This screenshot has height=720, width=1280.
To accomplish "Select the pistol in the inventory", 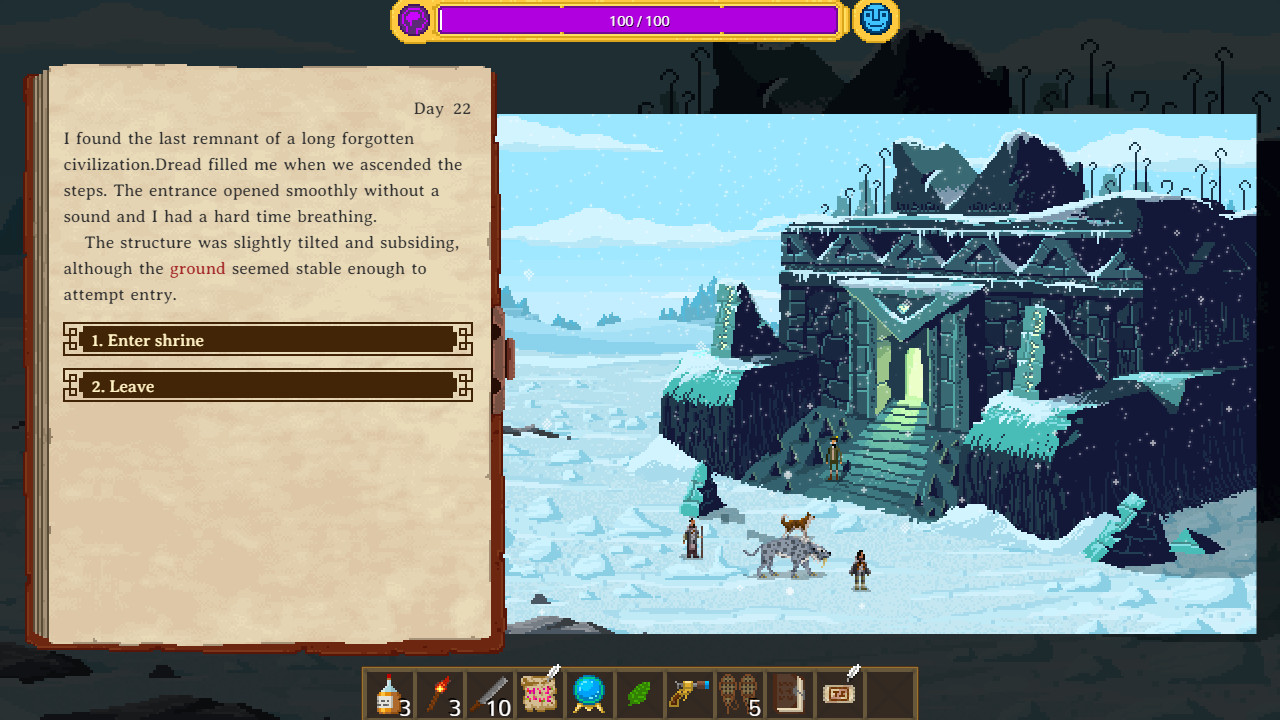I will click(x=689, y=694).
